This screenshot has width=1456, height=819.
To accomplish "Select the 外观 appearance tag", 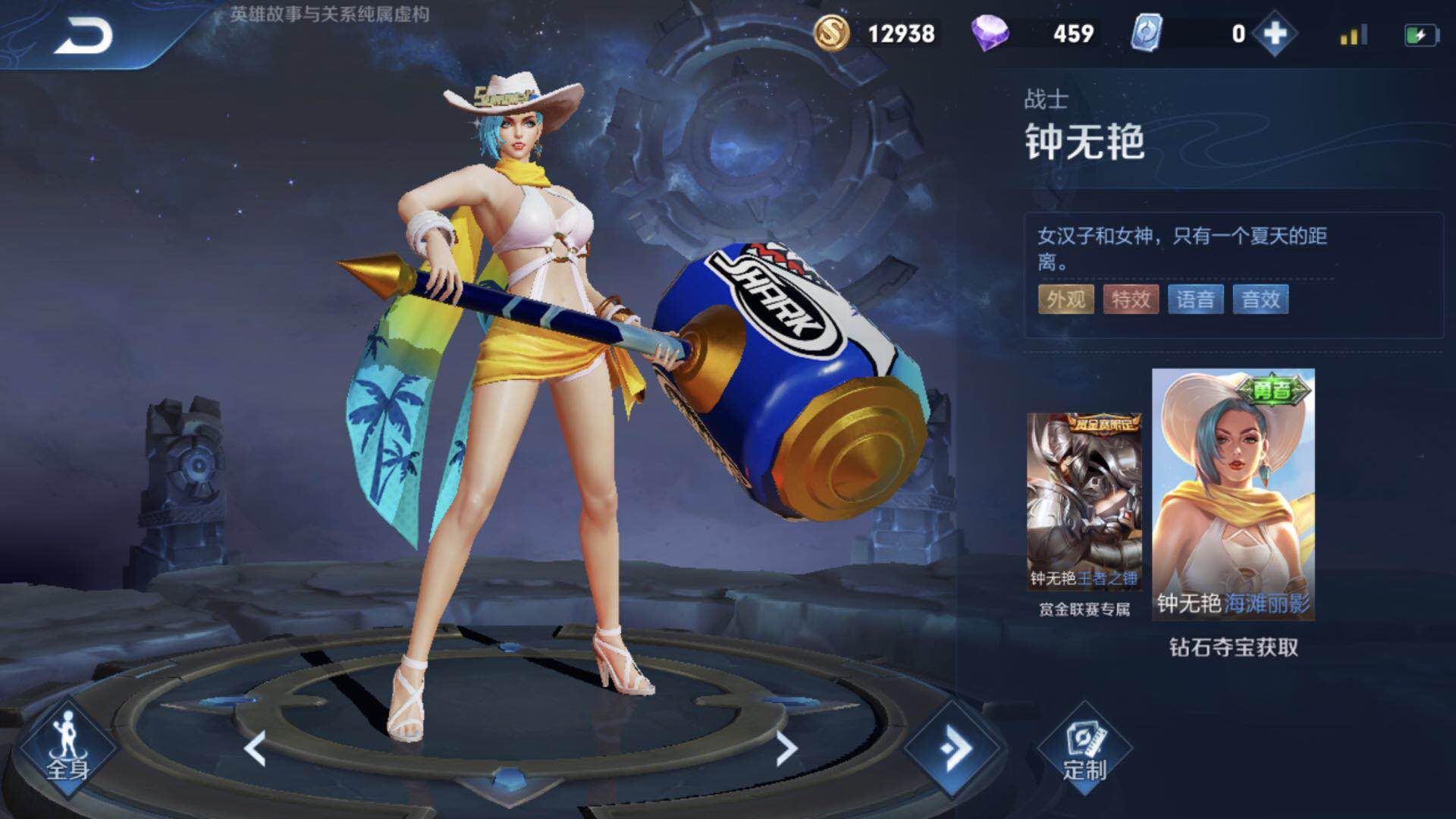I will 1065,300.
